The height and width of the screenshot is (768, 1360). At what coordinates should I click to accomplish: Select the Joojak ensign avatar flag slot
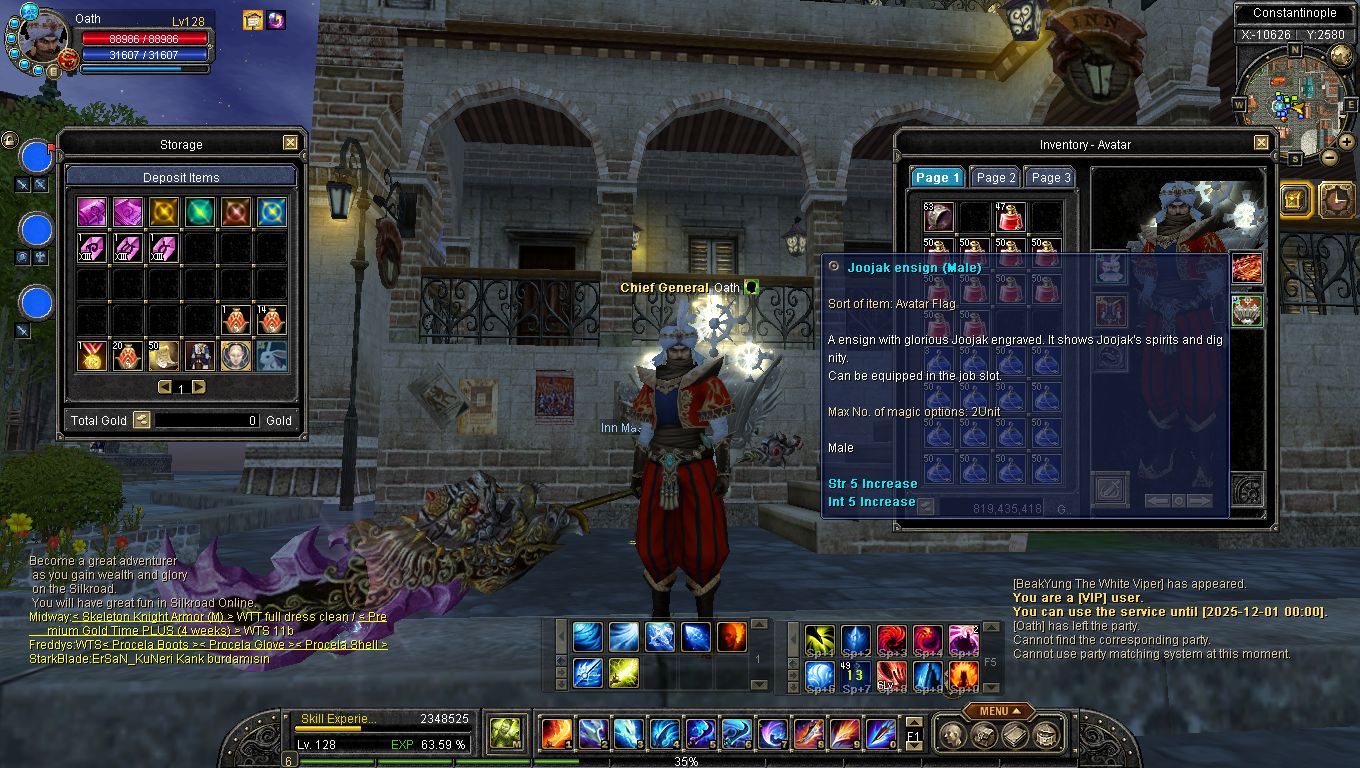pyautogui.click(x=1246, y=310)
